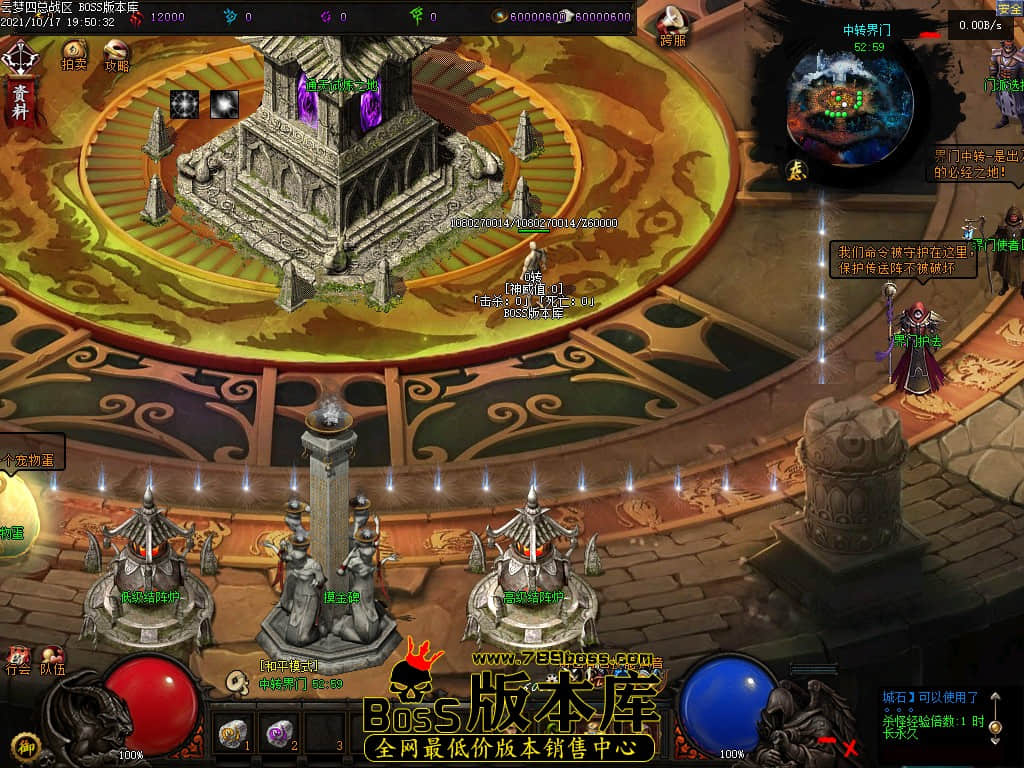
Task: Click the crossed-bows emblem above 资料
Action: click(19, 57)
